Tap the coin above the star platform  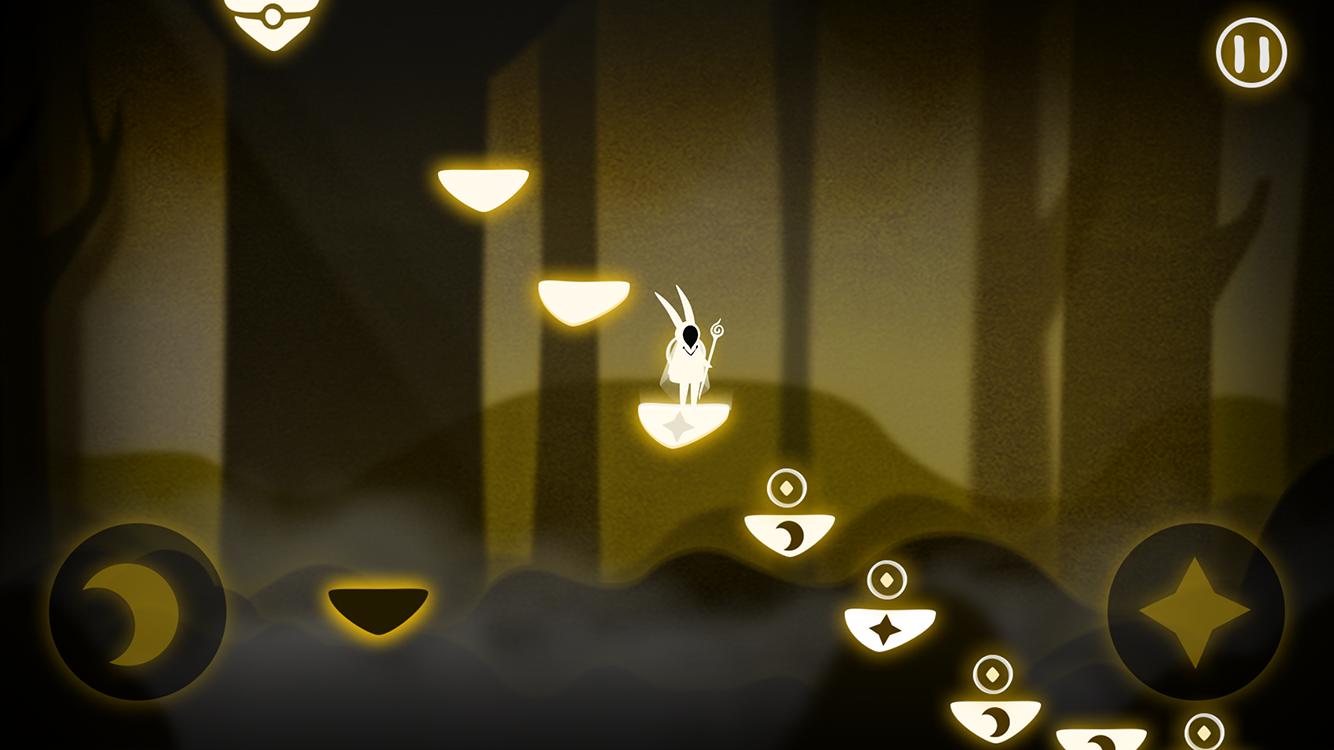[x=884, y=580]
